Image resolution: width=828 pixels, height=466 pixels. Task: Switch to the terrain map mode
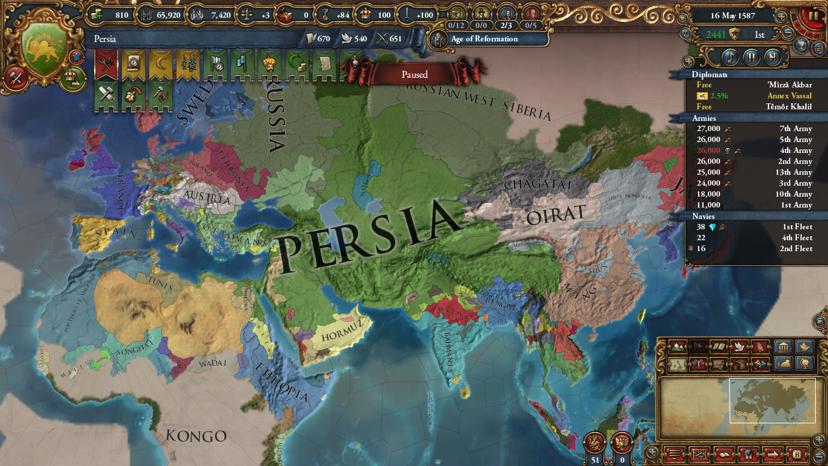(678, 347)
